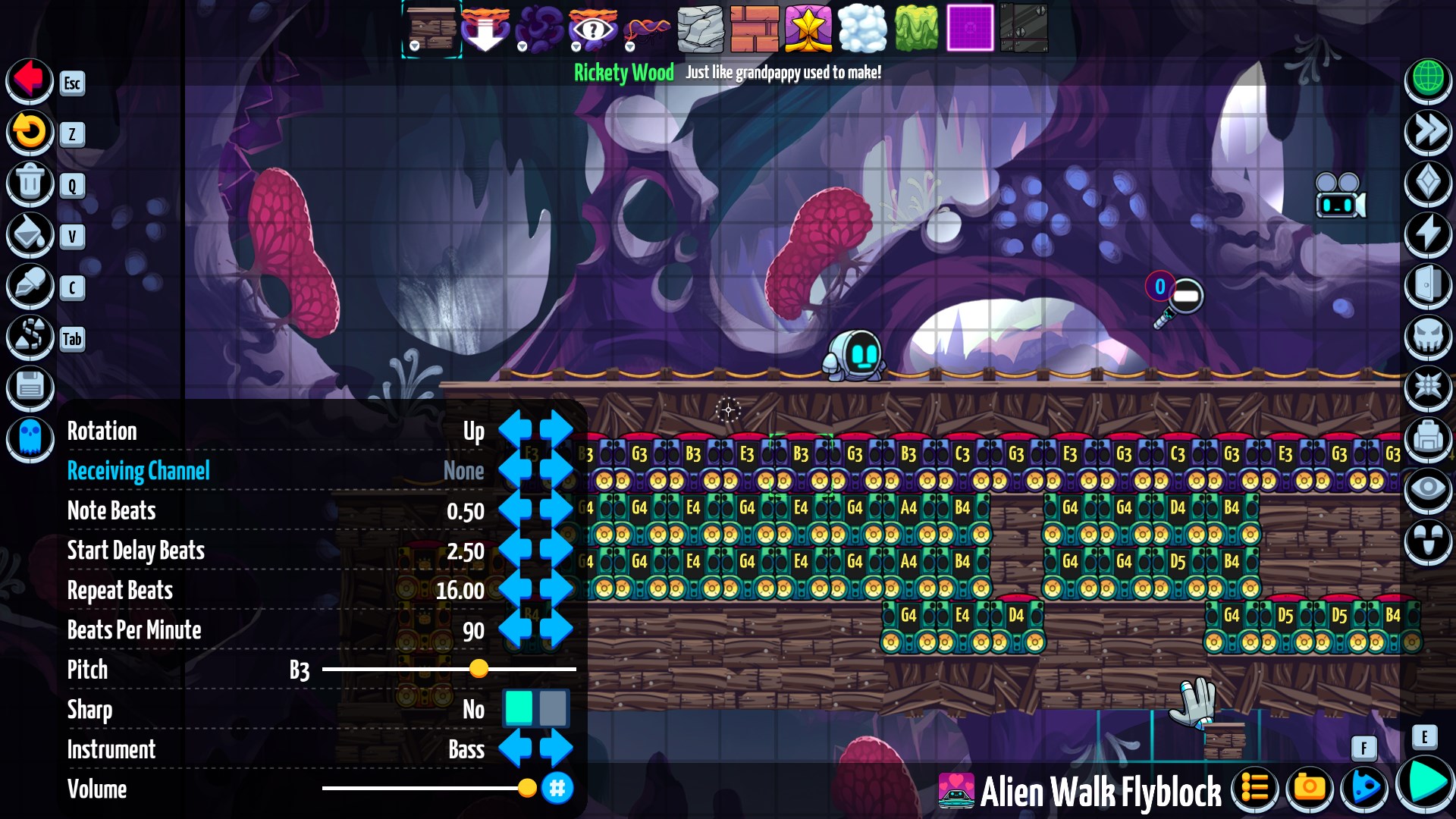Screen dimensions: 1456x819
Task: Pick the eyedropper tool
Action: (30, 286)
